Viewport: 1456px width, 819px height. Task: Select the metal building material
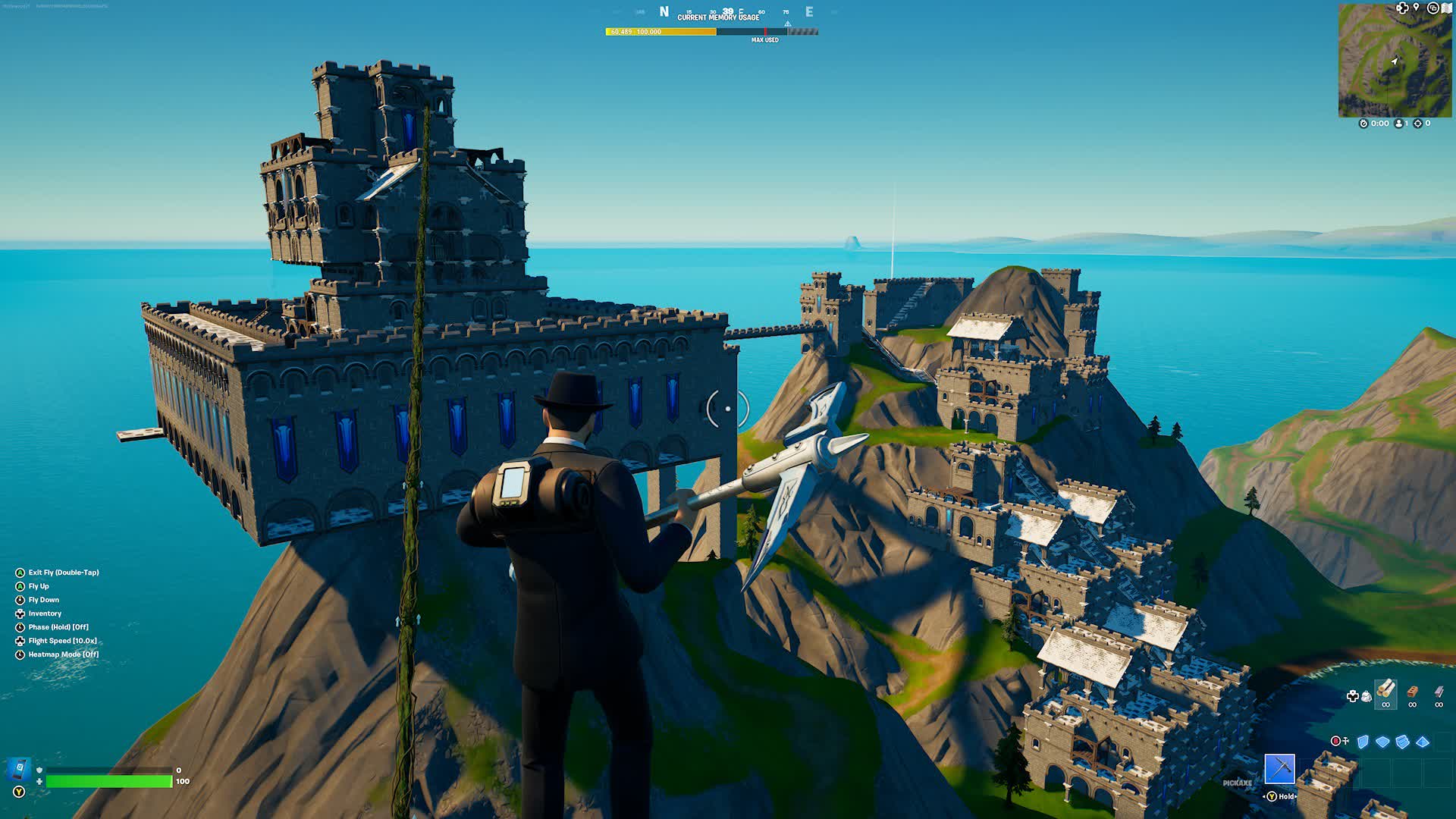pyautogui.click(x=1439, y=692)
